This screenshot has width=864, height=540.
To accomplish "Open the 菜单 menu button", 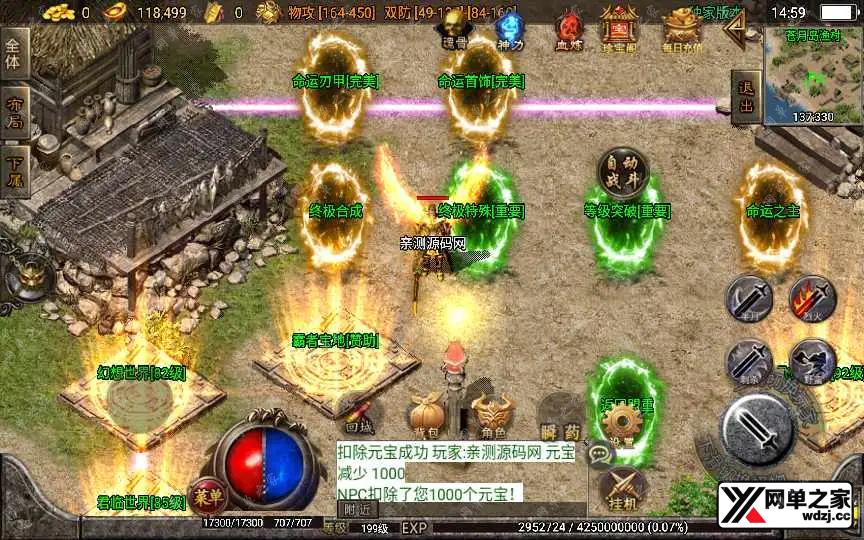I will (207, 495).
